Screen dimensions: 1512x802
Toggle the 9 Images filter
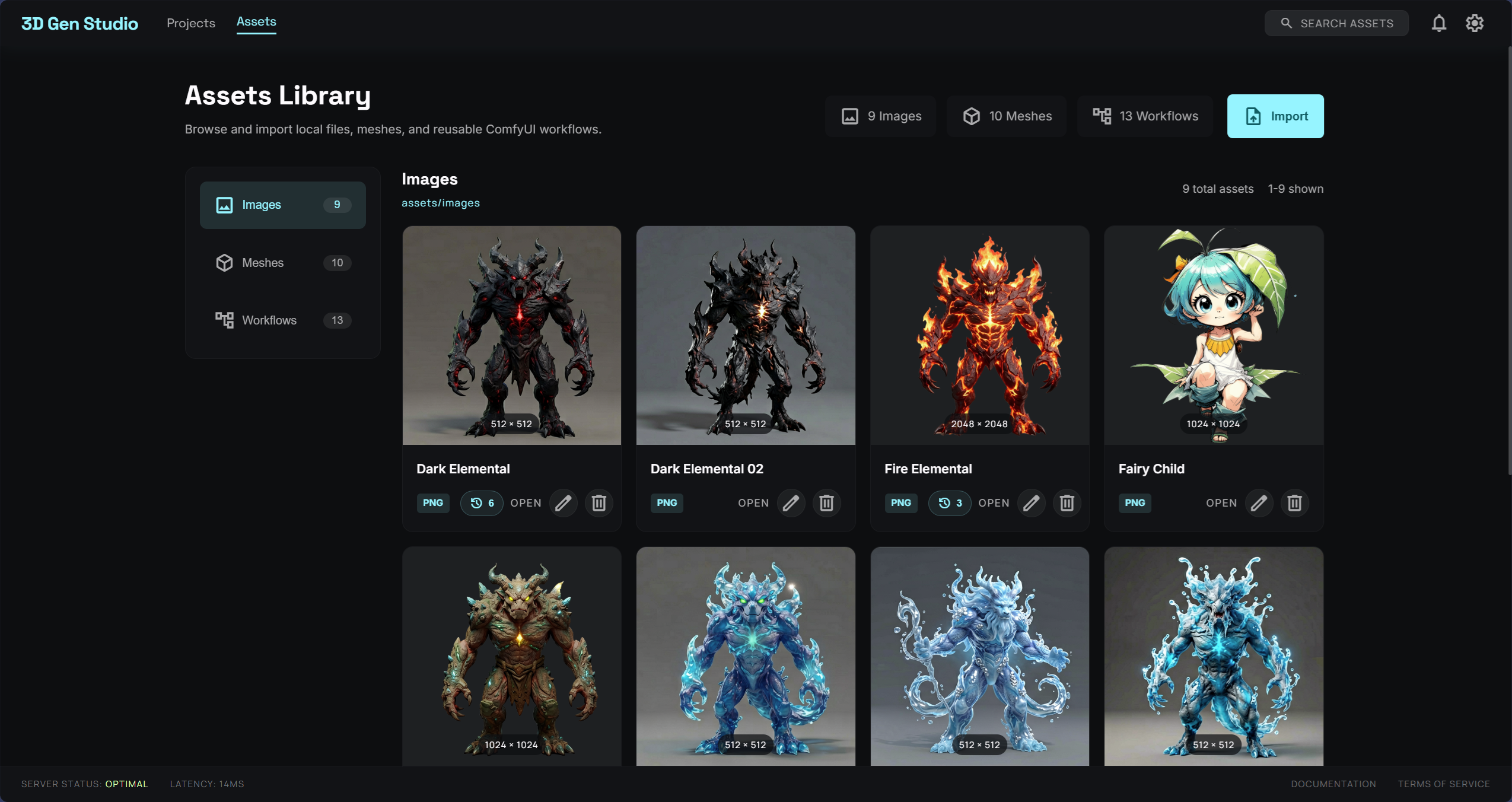[x=880, y=116]
